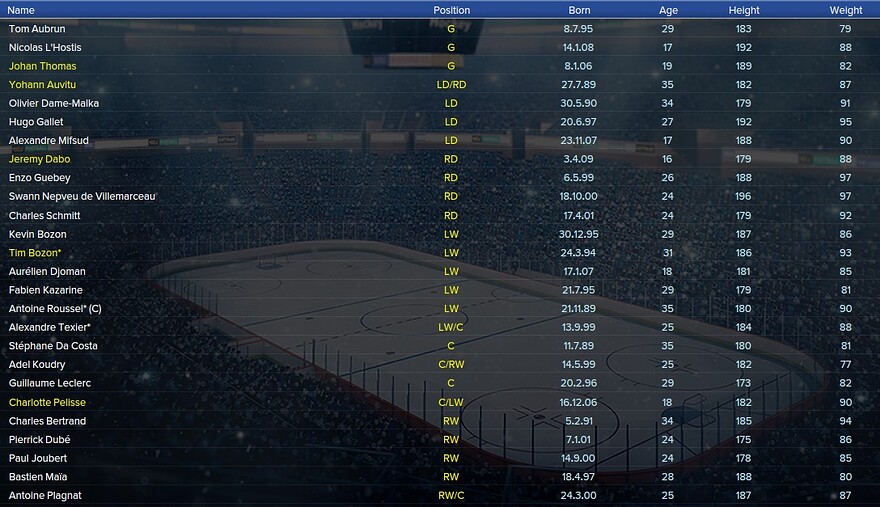
Task: Open Johan Thomas's player row
Action: pyautogui.click(x=42, y=66)
